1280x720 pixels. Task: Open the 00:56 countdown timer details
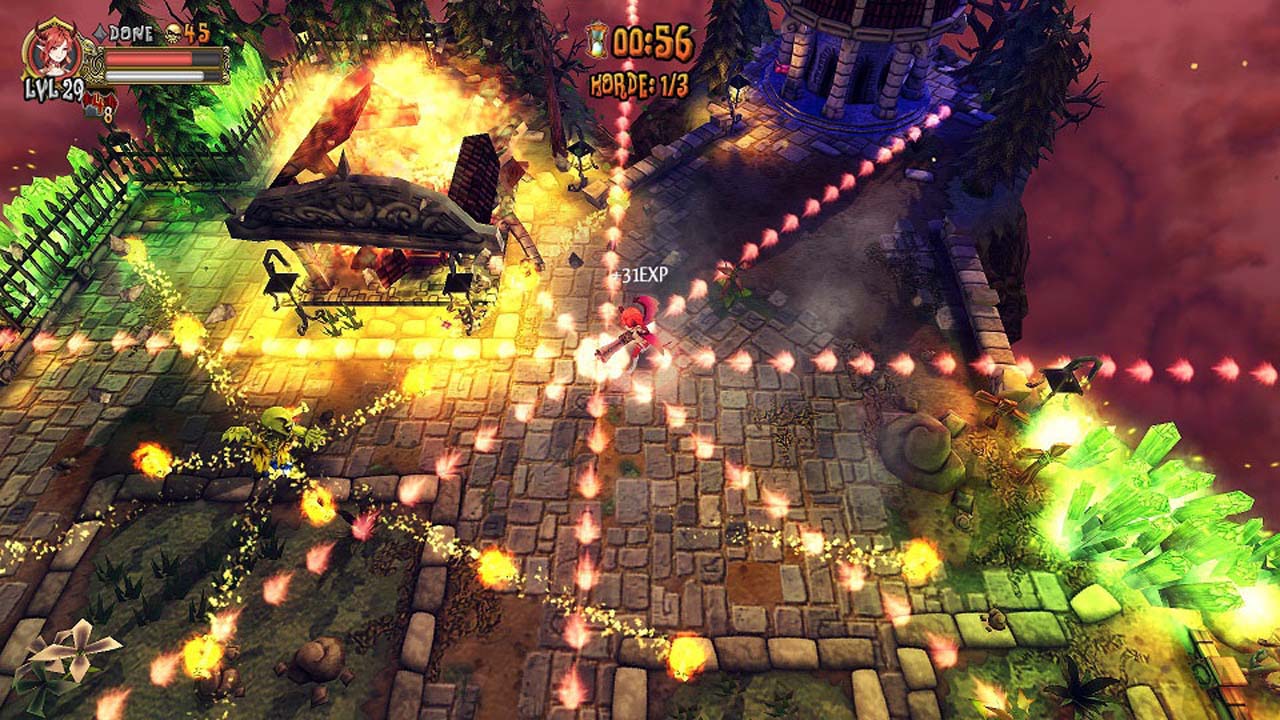click(x=650, y=41)
